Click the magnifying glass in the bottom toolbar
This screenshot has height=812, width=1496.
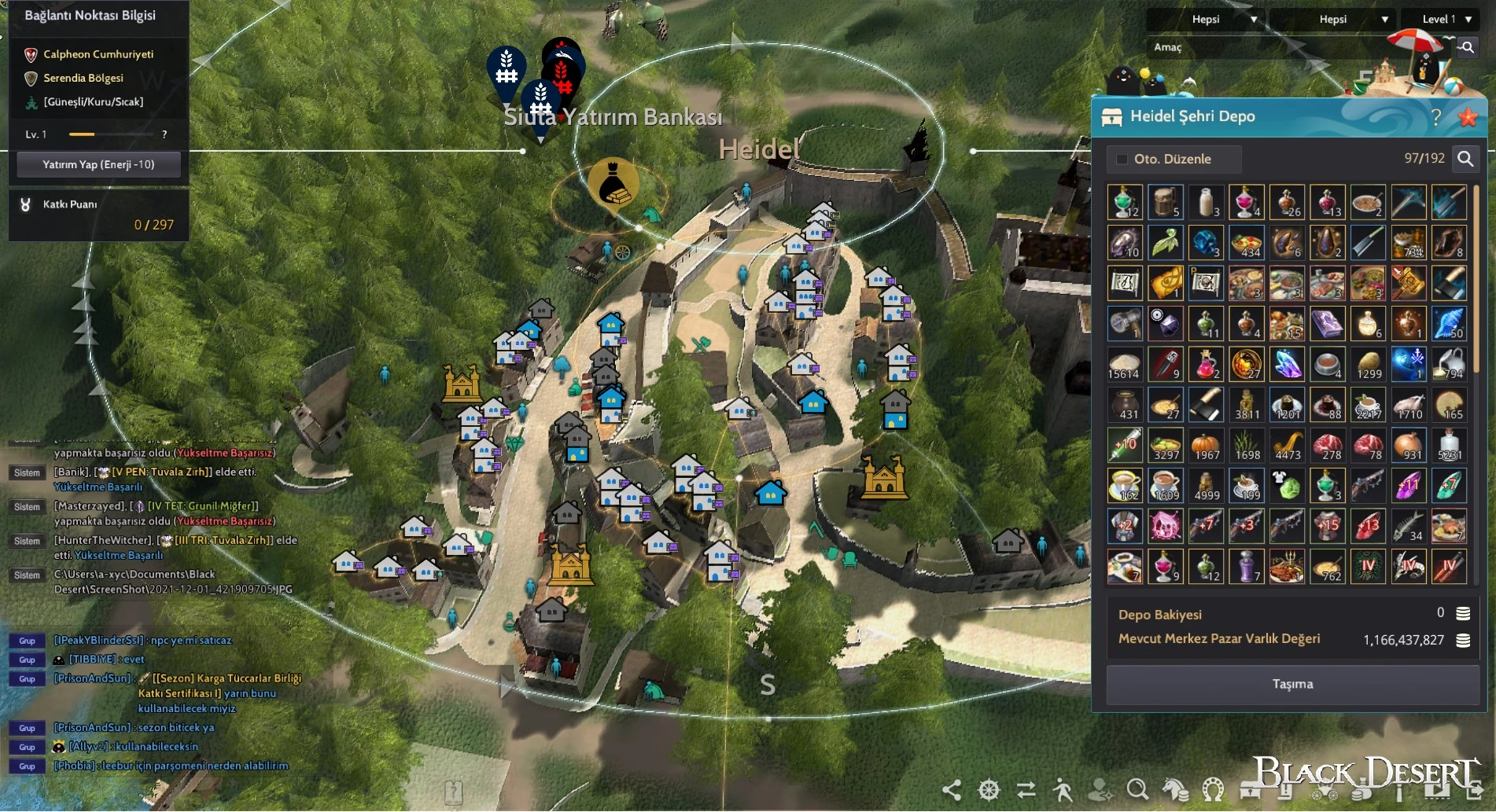(x=1137, y=789)
